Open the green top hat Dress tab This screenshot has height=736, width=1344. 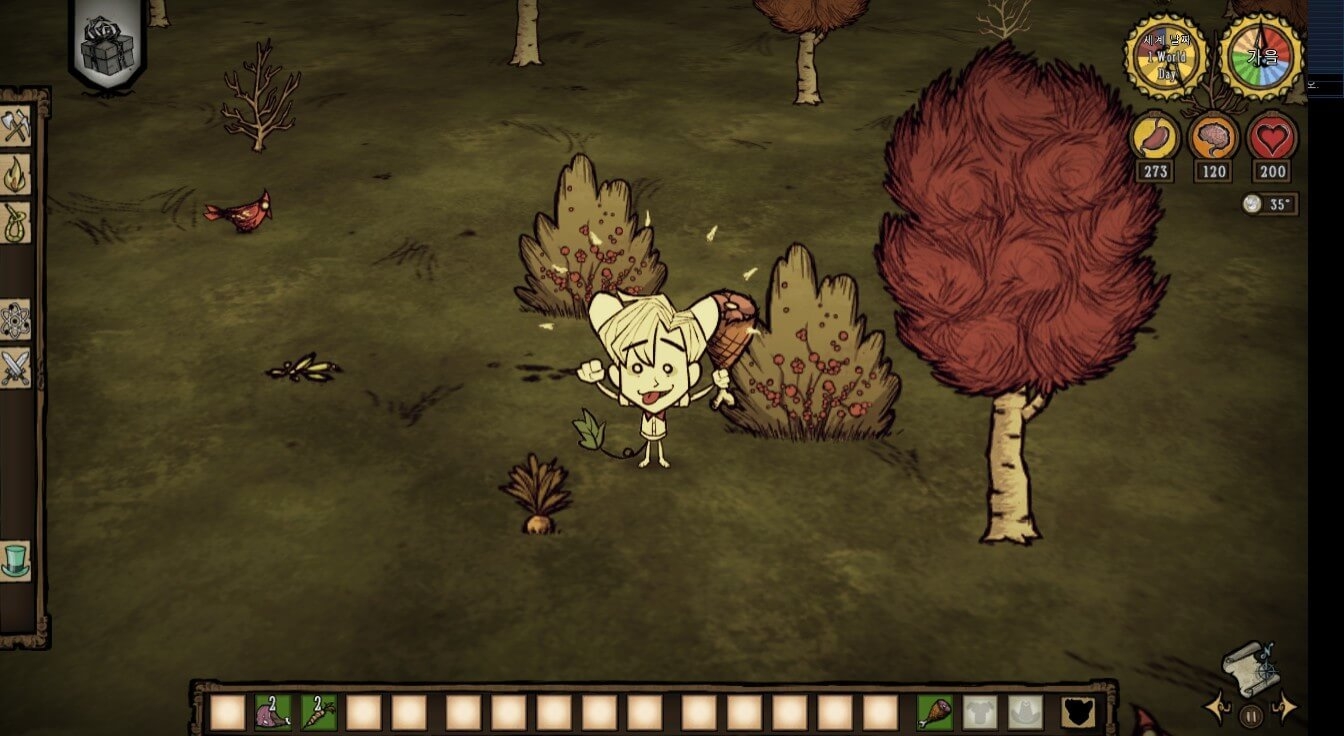pyautogui.click(x=16, y=560)
